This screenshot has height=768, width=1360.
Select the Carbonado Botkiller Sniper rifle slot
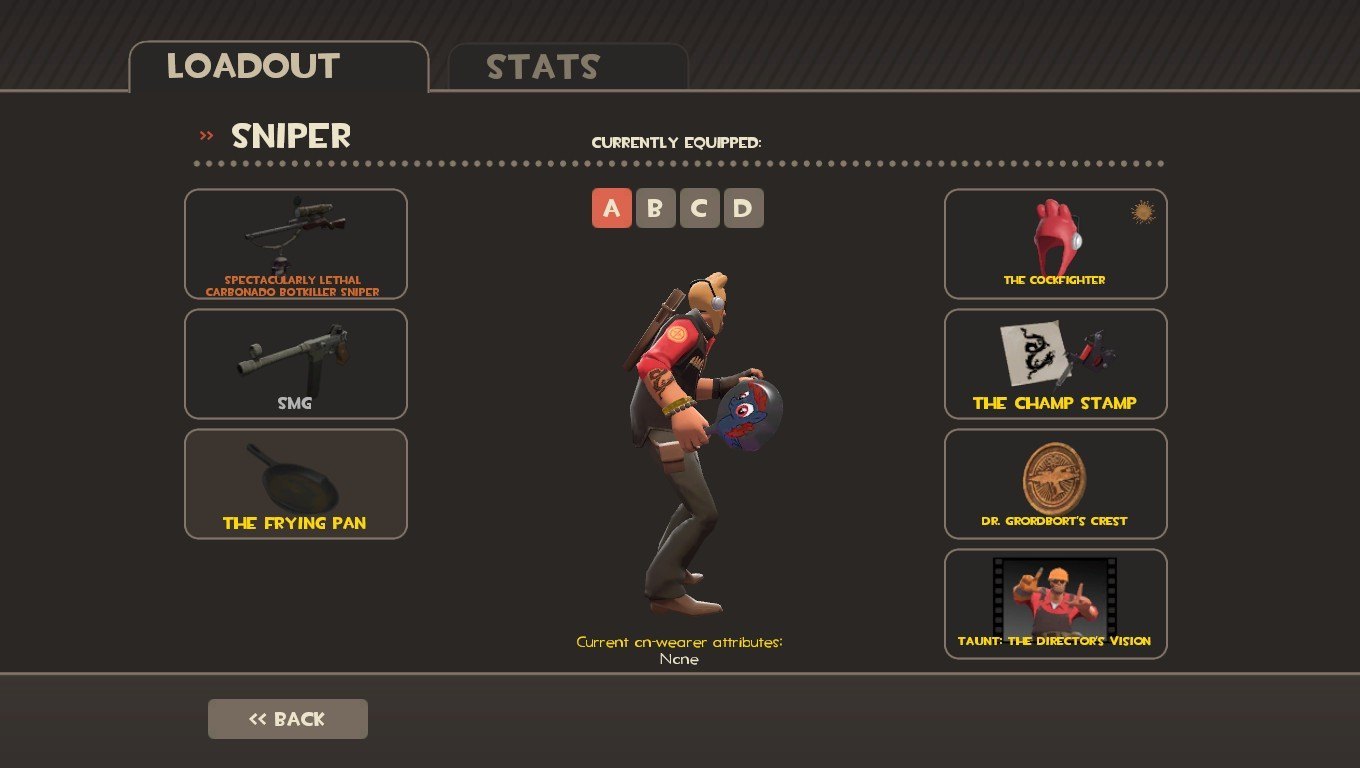[296, 244]
